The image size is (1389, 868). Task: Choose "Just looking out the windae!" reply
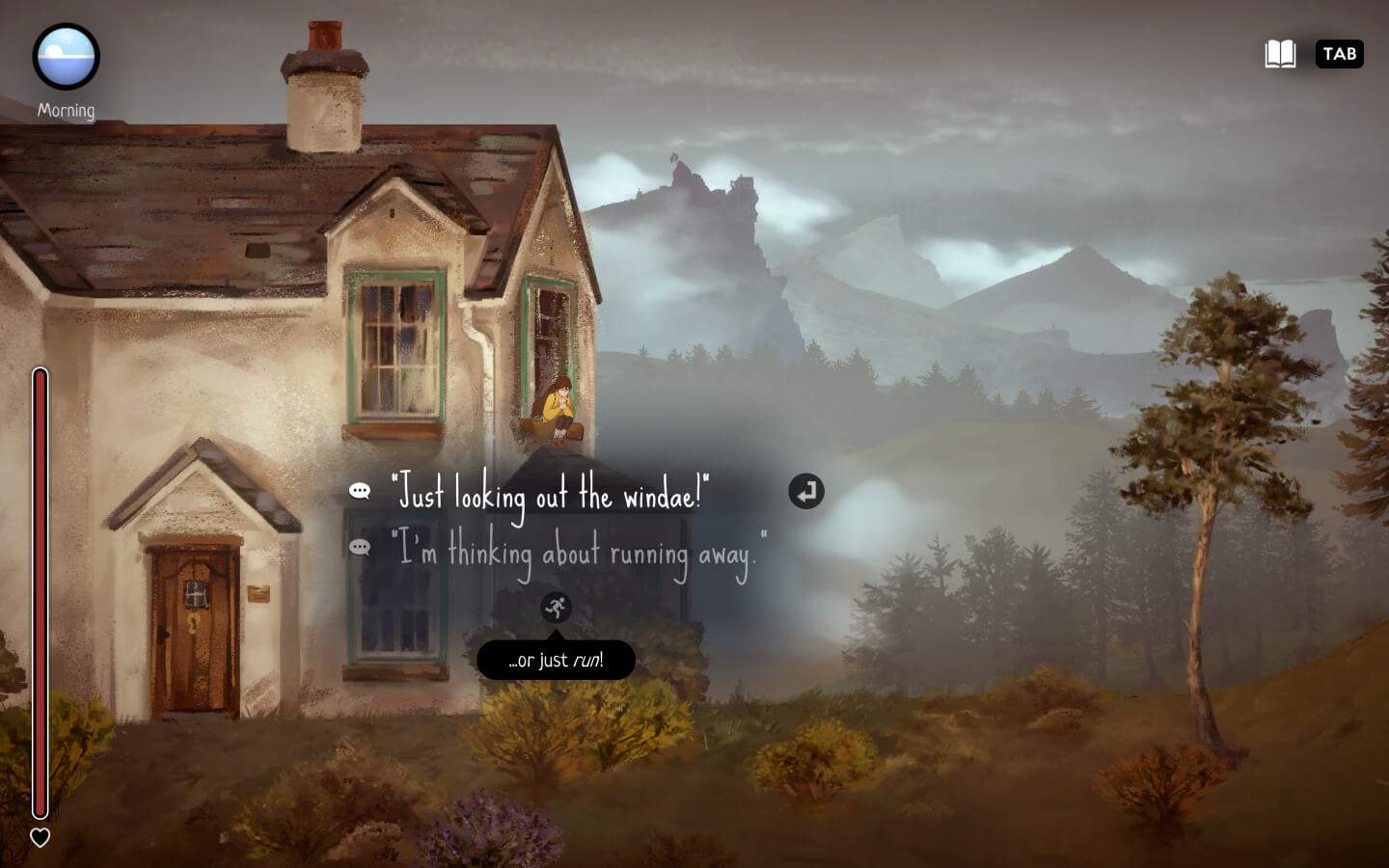(x=550, y=495)
